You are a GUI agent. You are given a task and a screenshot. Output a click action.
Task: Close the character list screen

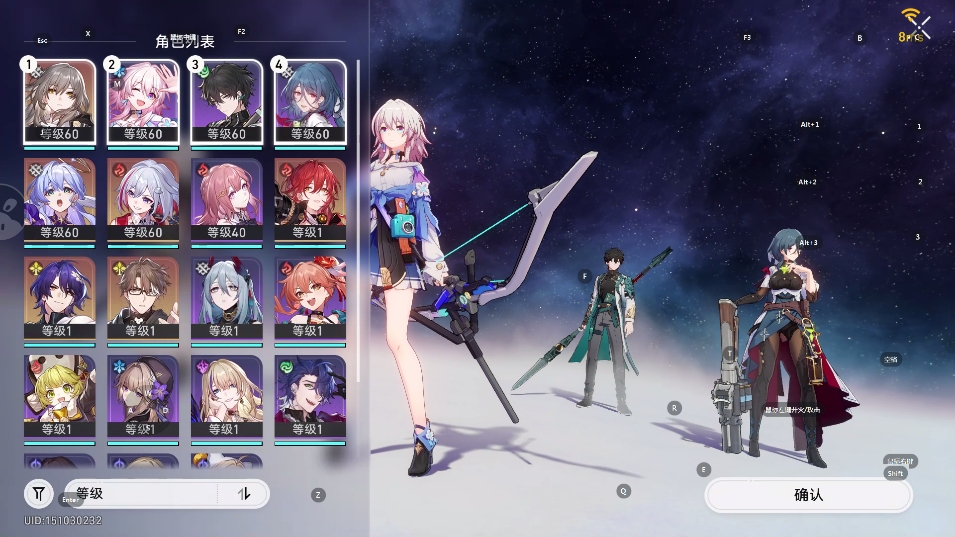pyautogui.click(x=921, y=27)
